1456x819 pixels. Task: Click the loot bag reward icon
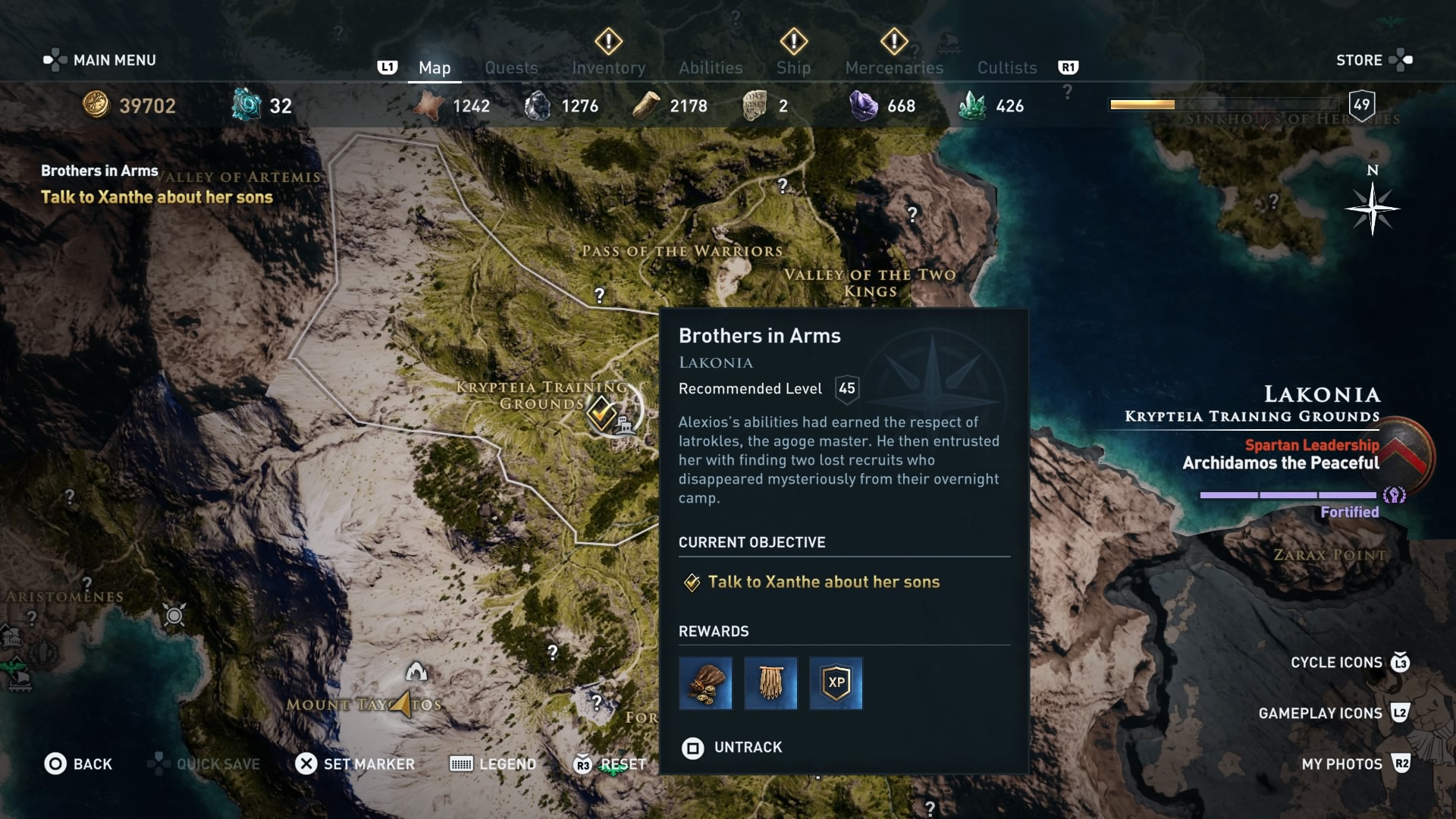[x=704, y=683]
